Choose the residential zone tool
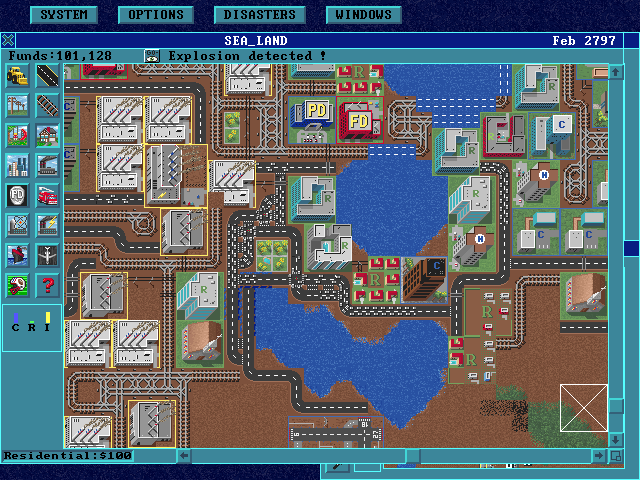The height and width of the screenshot is (480, 640). click(x=47, y=136)
